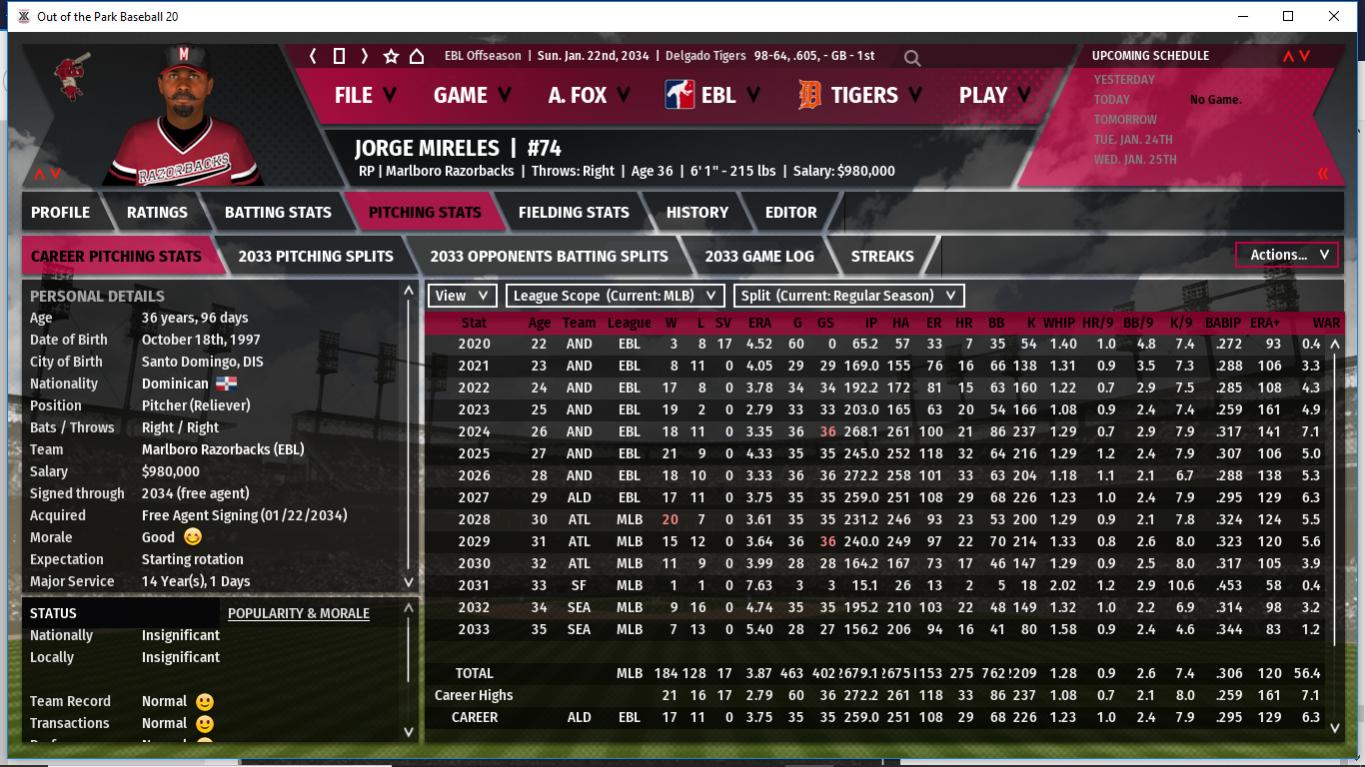Open the GAME menu
Image resolution: width=1365 pixels, height=767 pixels.
(x=471, y=95)
